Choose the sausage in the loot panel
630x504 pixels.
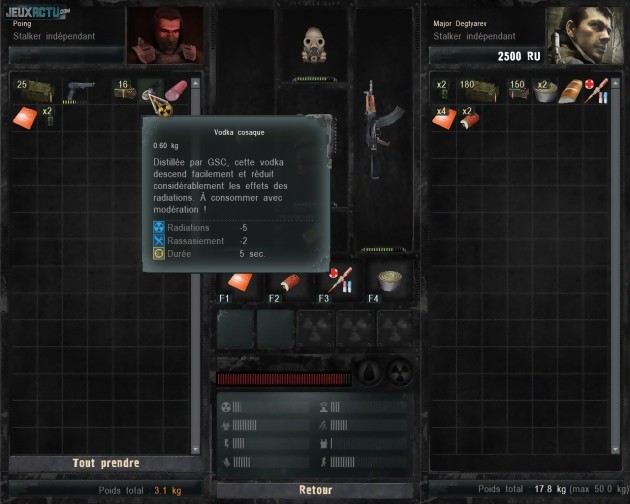pyautogui.click(x=177, y=91)
